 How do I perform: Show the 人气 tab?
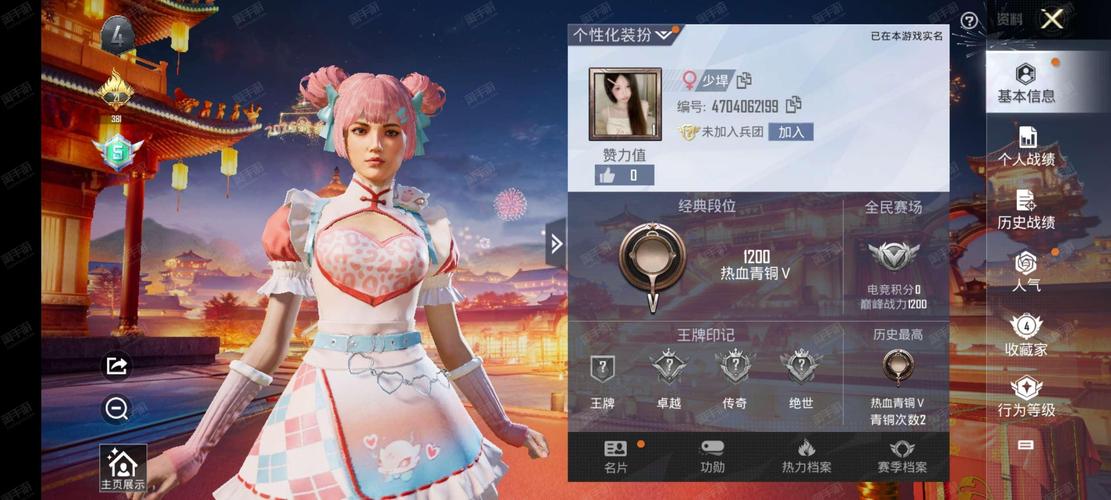pos(1026,271)
